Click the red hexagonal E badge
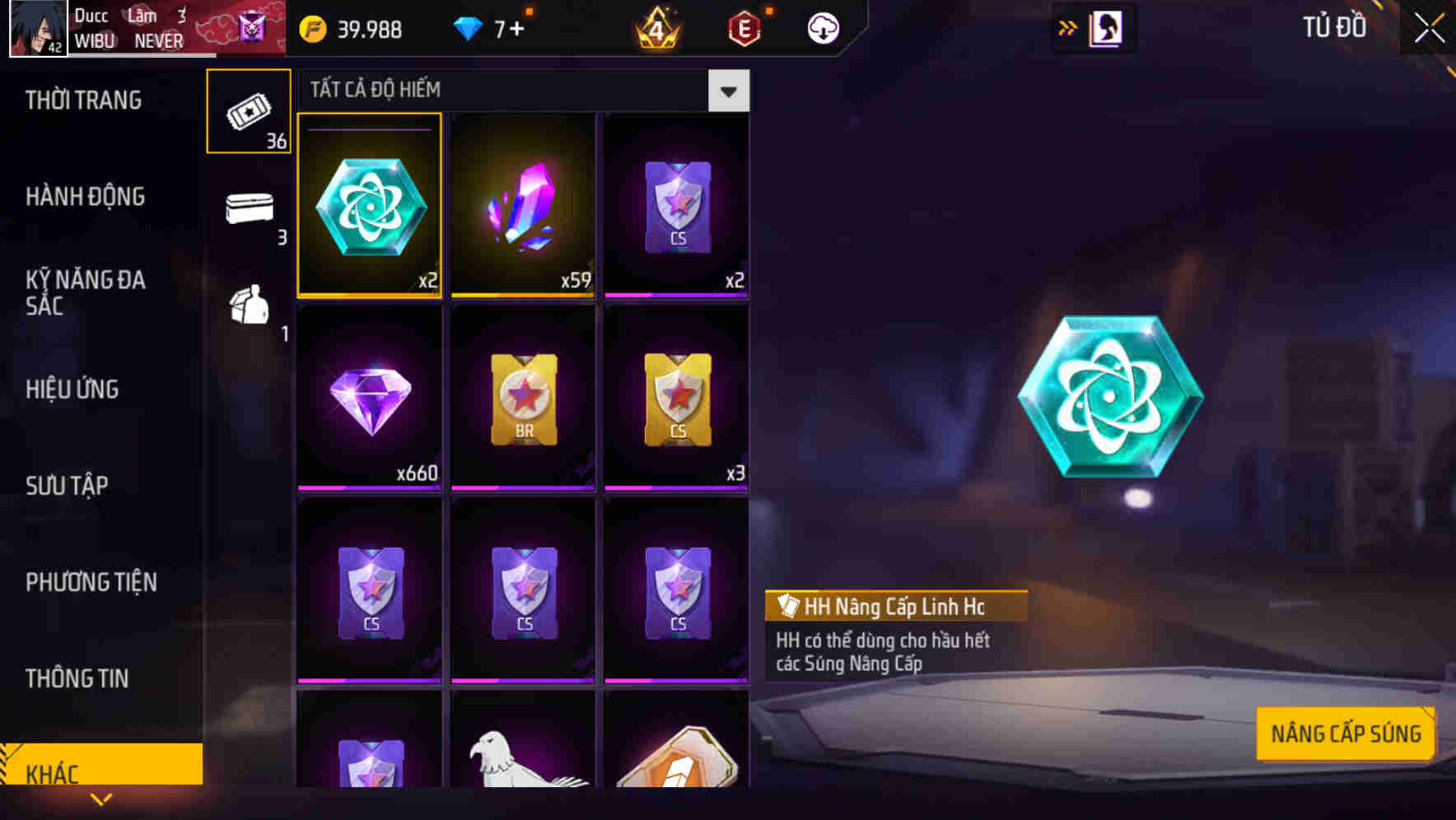This screenshot has height=820, width=1456. pos(743,28)
